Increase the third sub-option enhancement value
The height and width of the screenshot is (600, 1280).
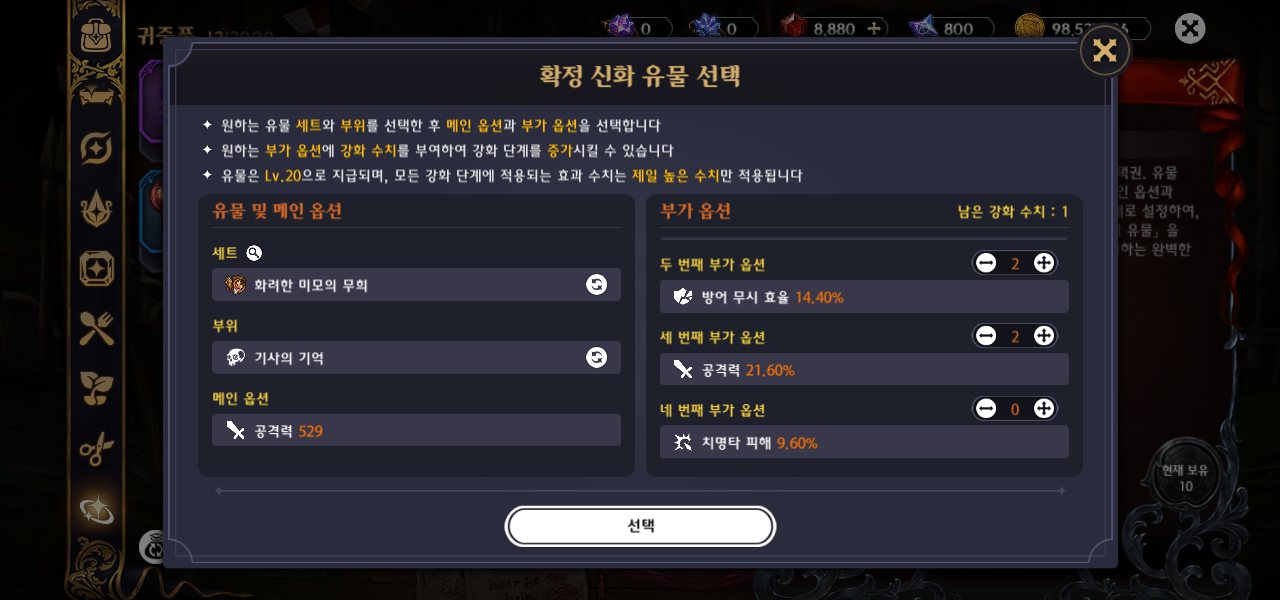(1043, 336)
